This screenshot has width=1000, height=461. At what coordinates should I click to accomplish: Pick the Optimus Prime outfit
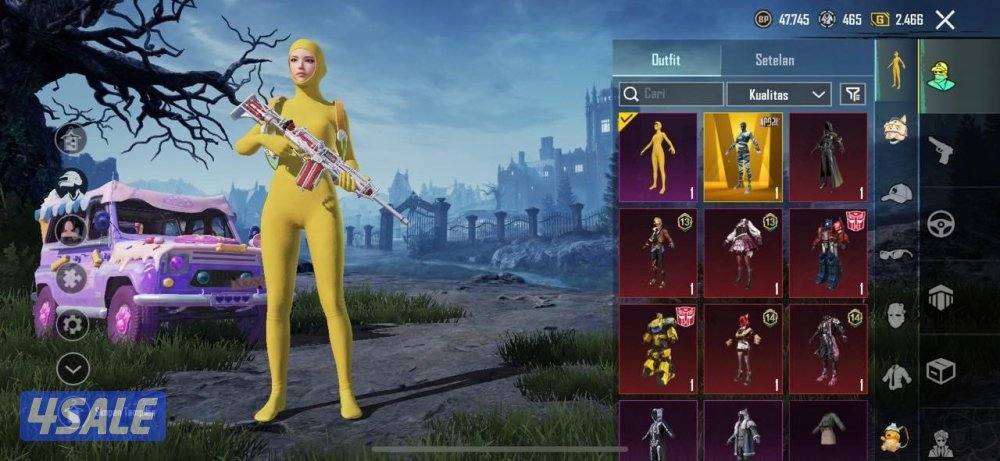pos(828,253)
